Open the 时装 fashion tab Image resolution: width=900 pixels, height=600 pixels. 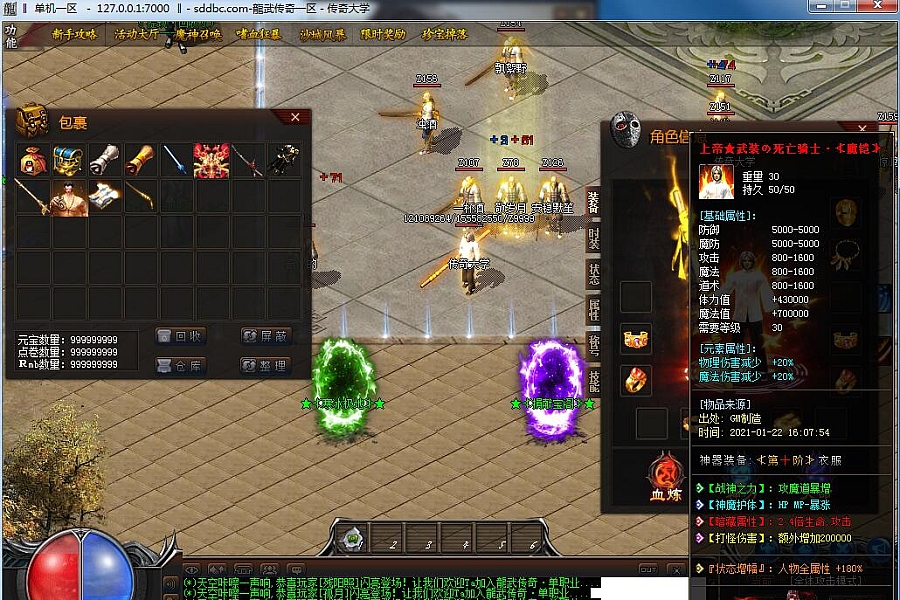[593, 238]
